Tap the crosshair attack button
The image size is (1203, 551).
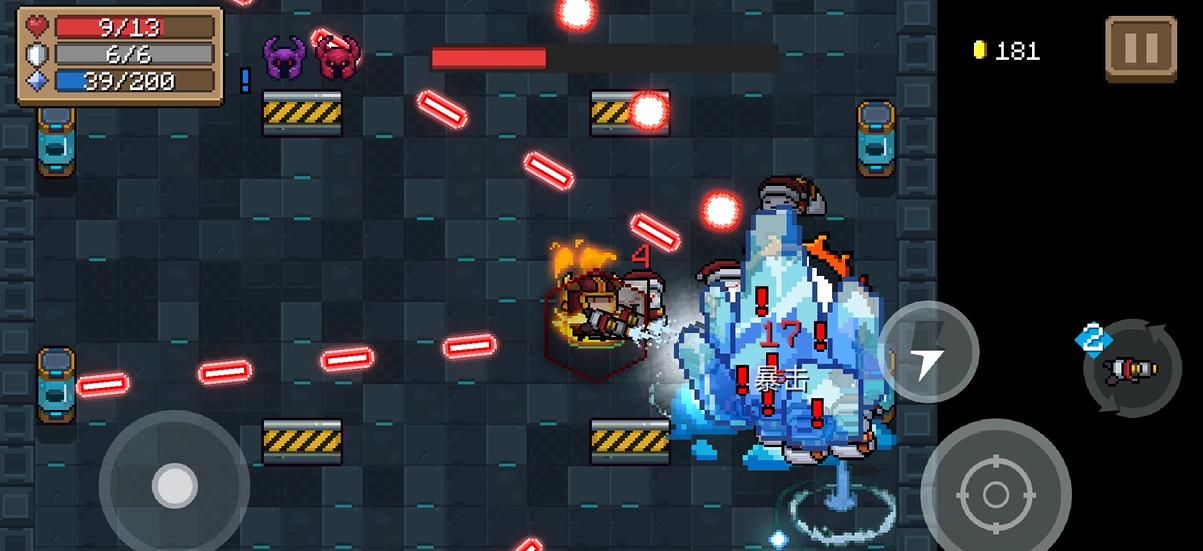[x=995, y=492]
